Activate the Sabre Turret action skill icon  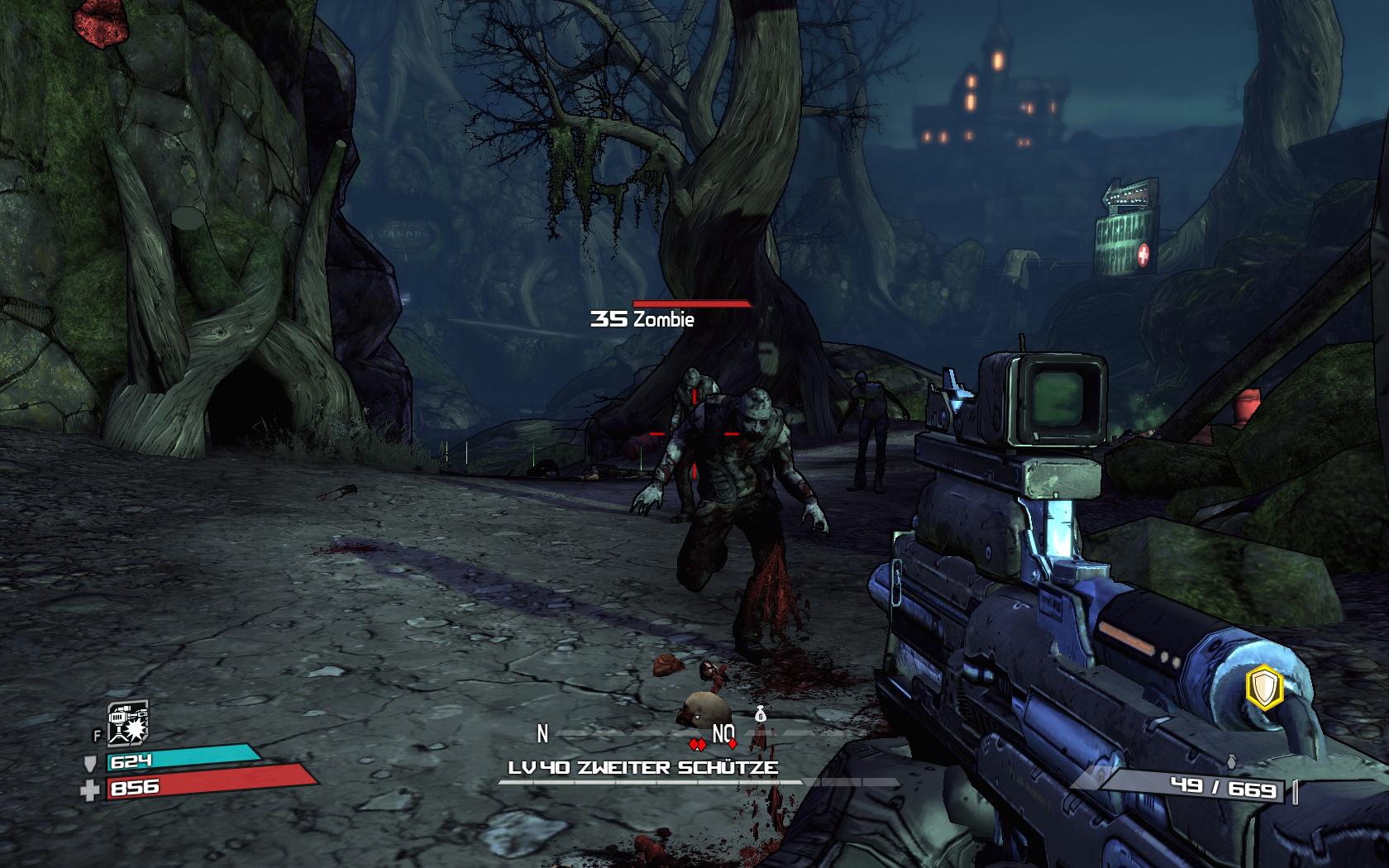pyautogui.click(x=127, y=723)
